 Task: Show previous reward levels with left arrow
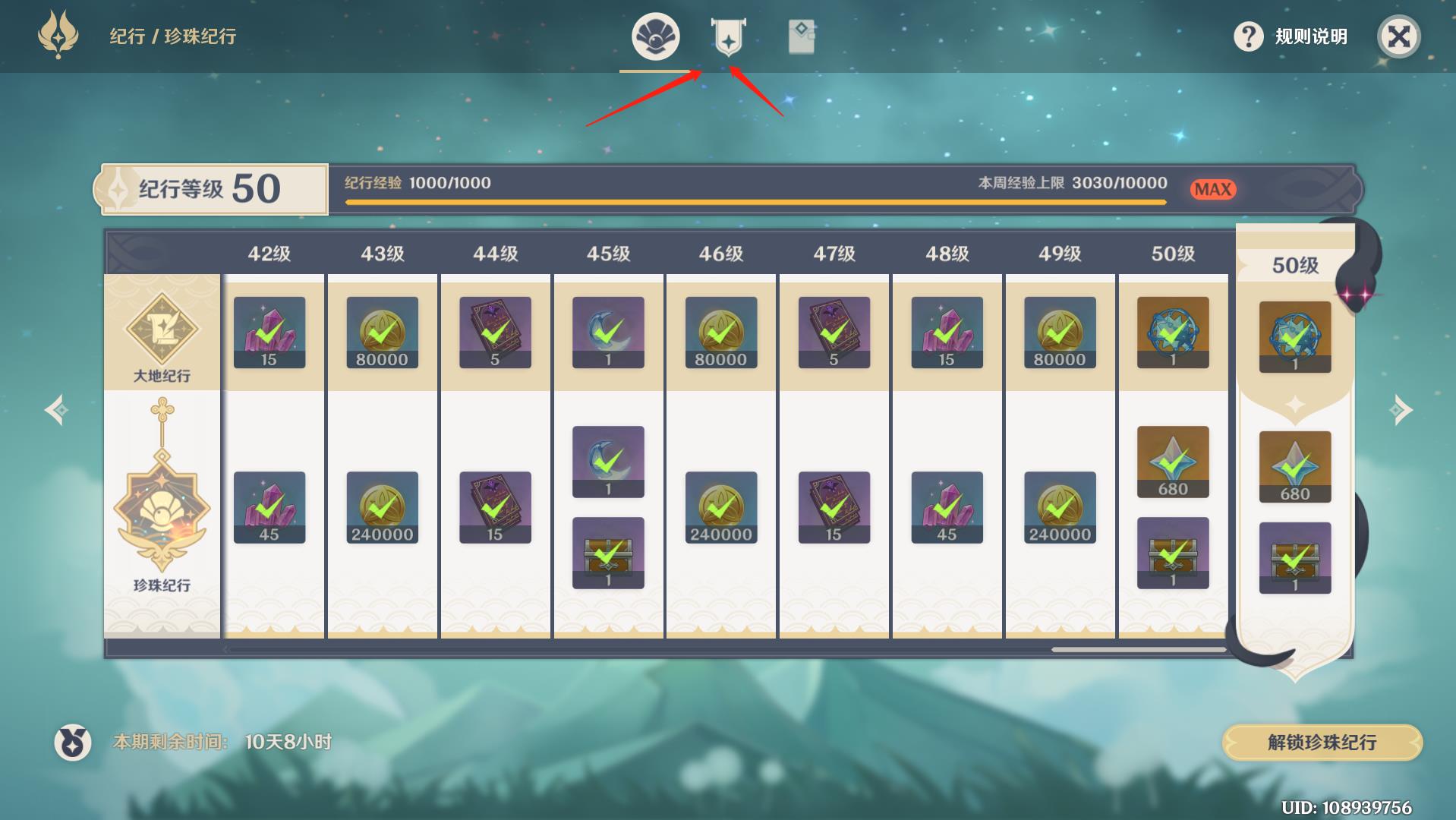point(57,410)
